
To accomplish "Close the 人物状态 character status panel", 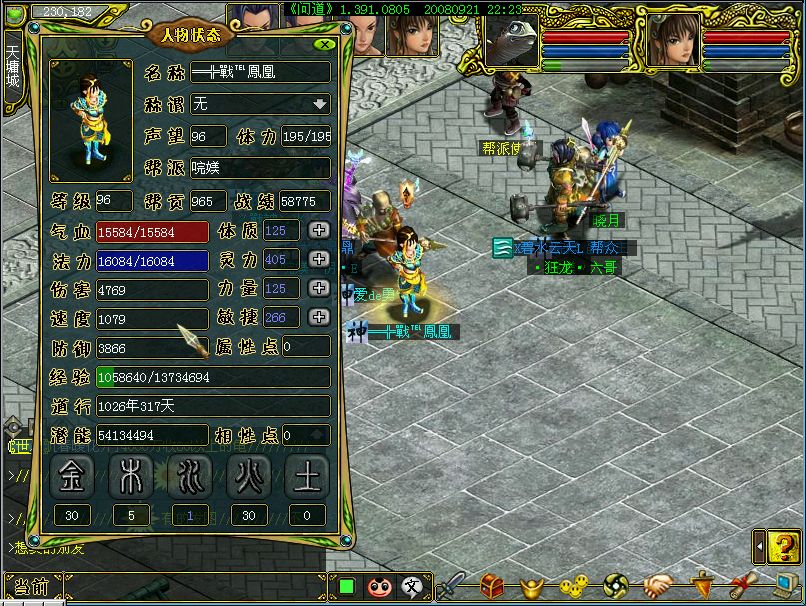I will (324, 45).
